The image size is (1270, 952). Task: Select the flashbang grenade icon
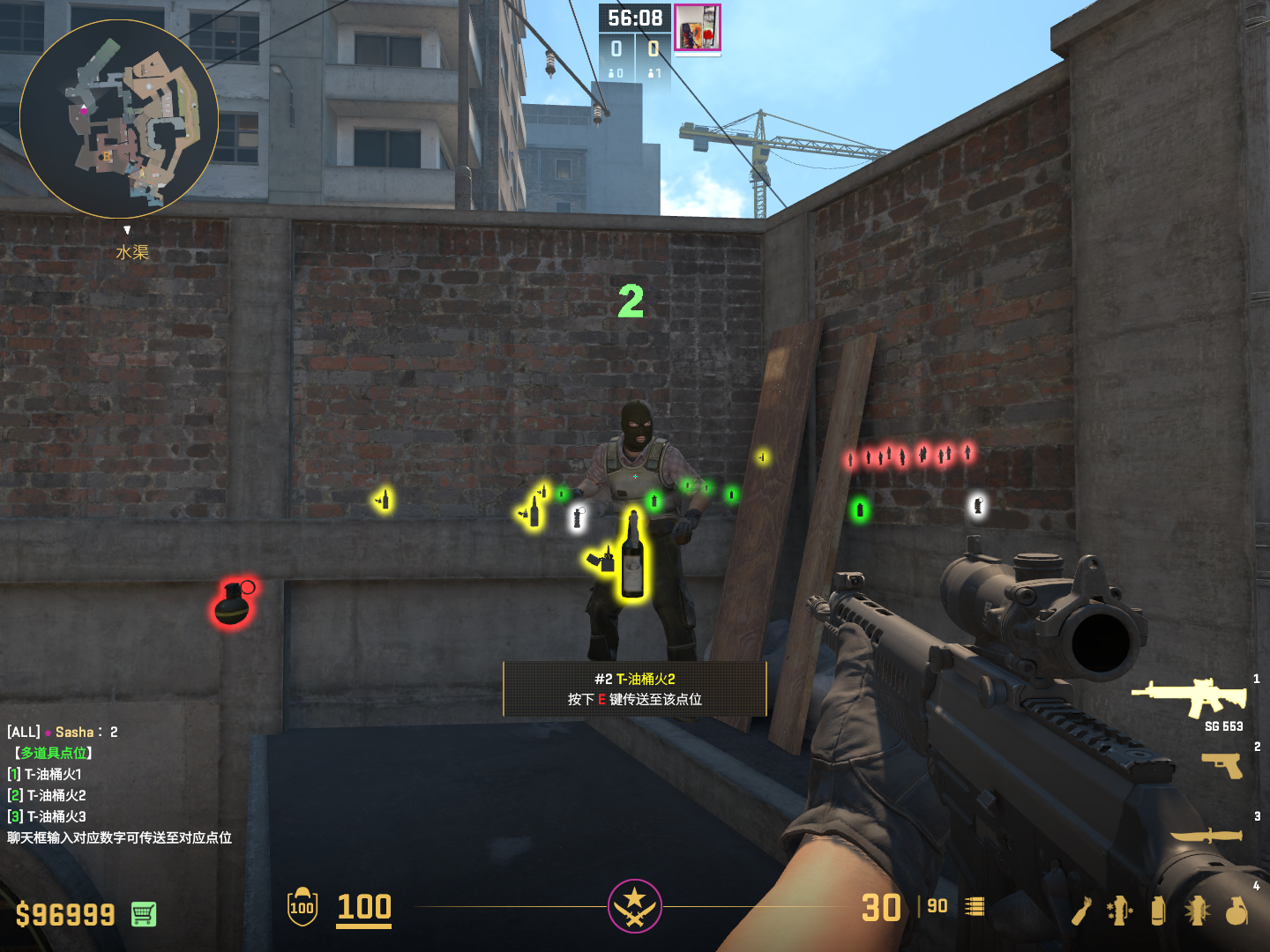point(1197,911)
